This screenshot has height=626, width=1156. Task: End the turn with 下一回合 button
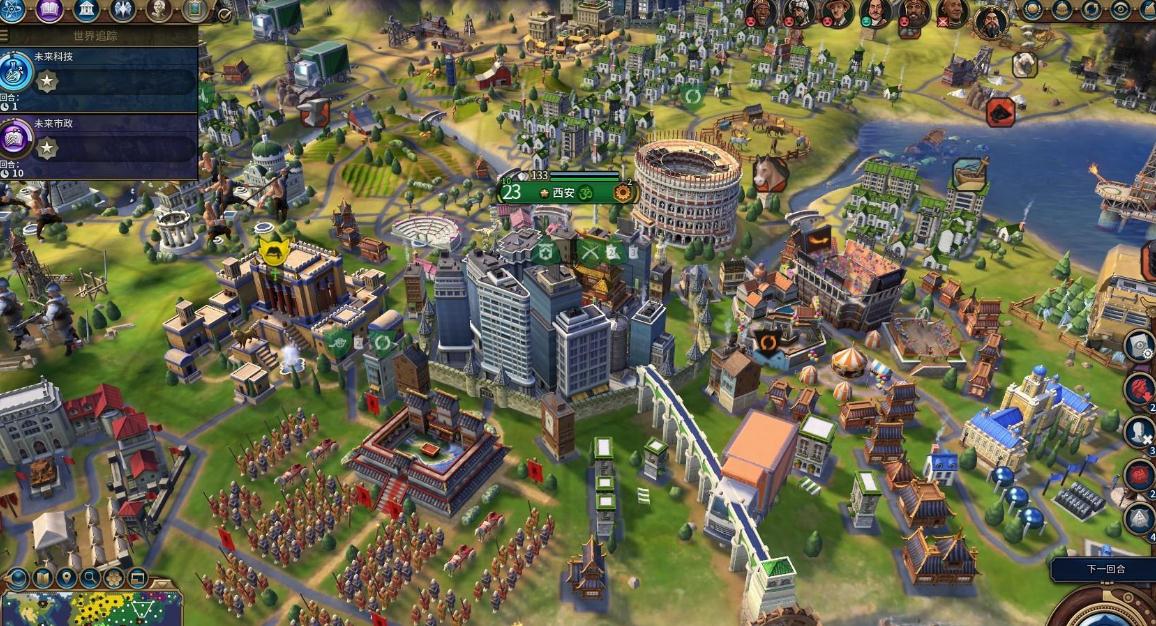[1105, 569]
